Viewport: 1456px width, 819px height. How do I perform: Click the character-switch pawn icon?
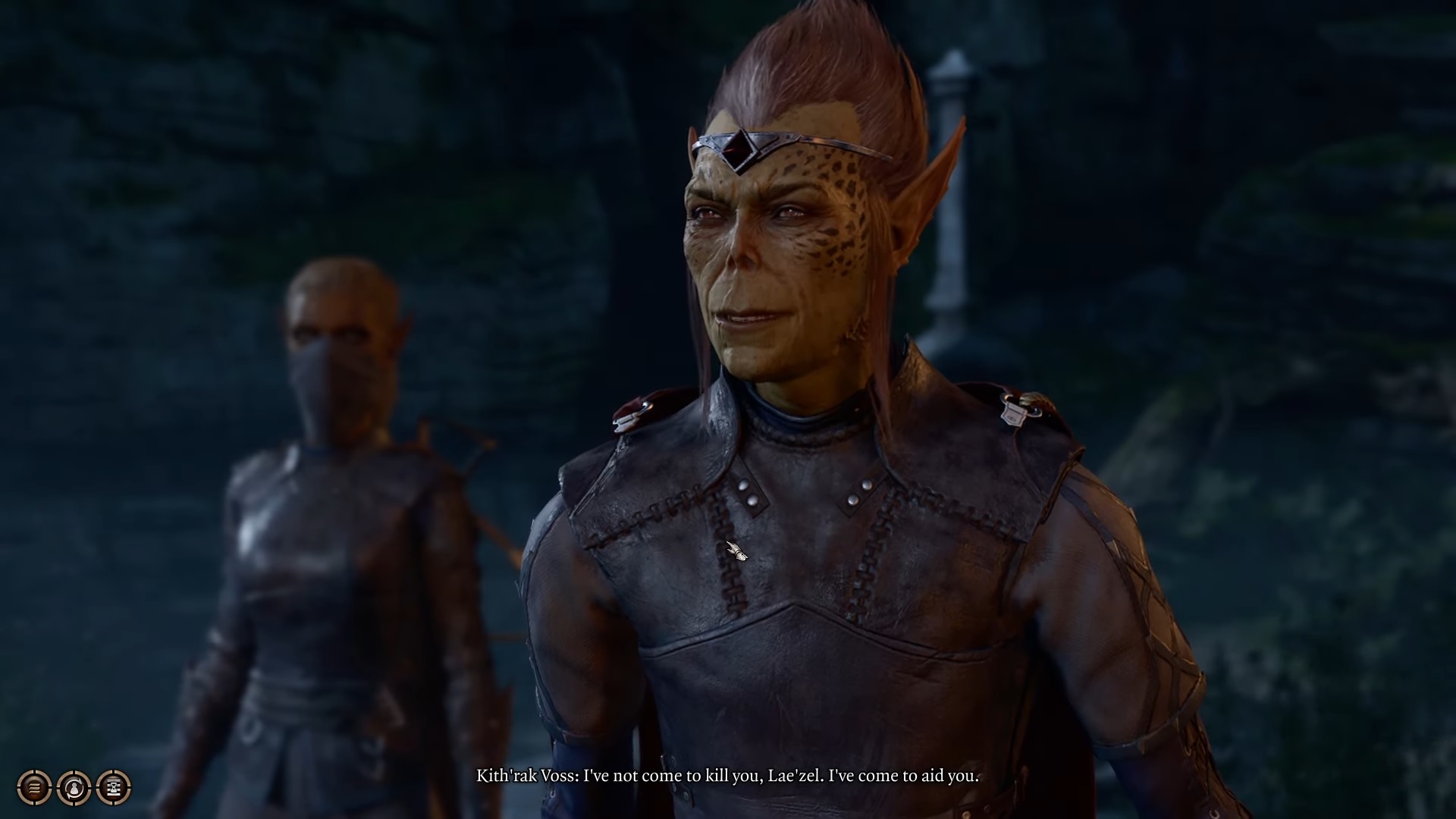74,786
